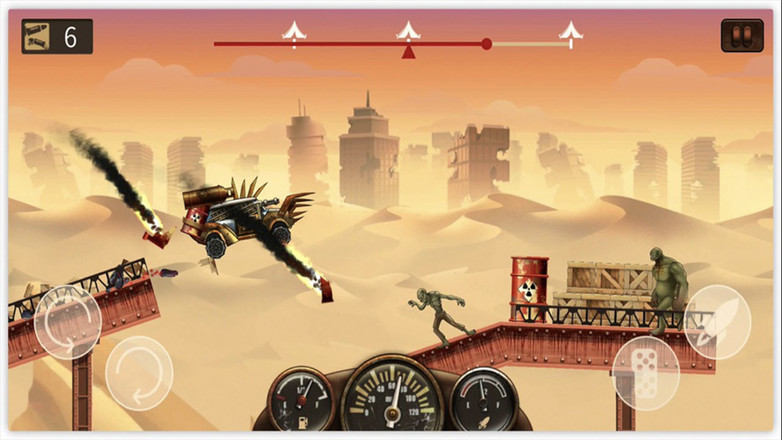
Task: Hit the gas pedal button
Action: (x=645, y=372)
